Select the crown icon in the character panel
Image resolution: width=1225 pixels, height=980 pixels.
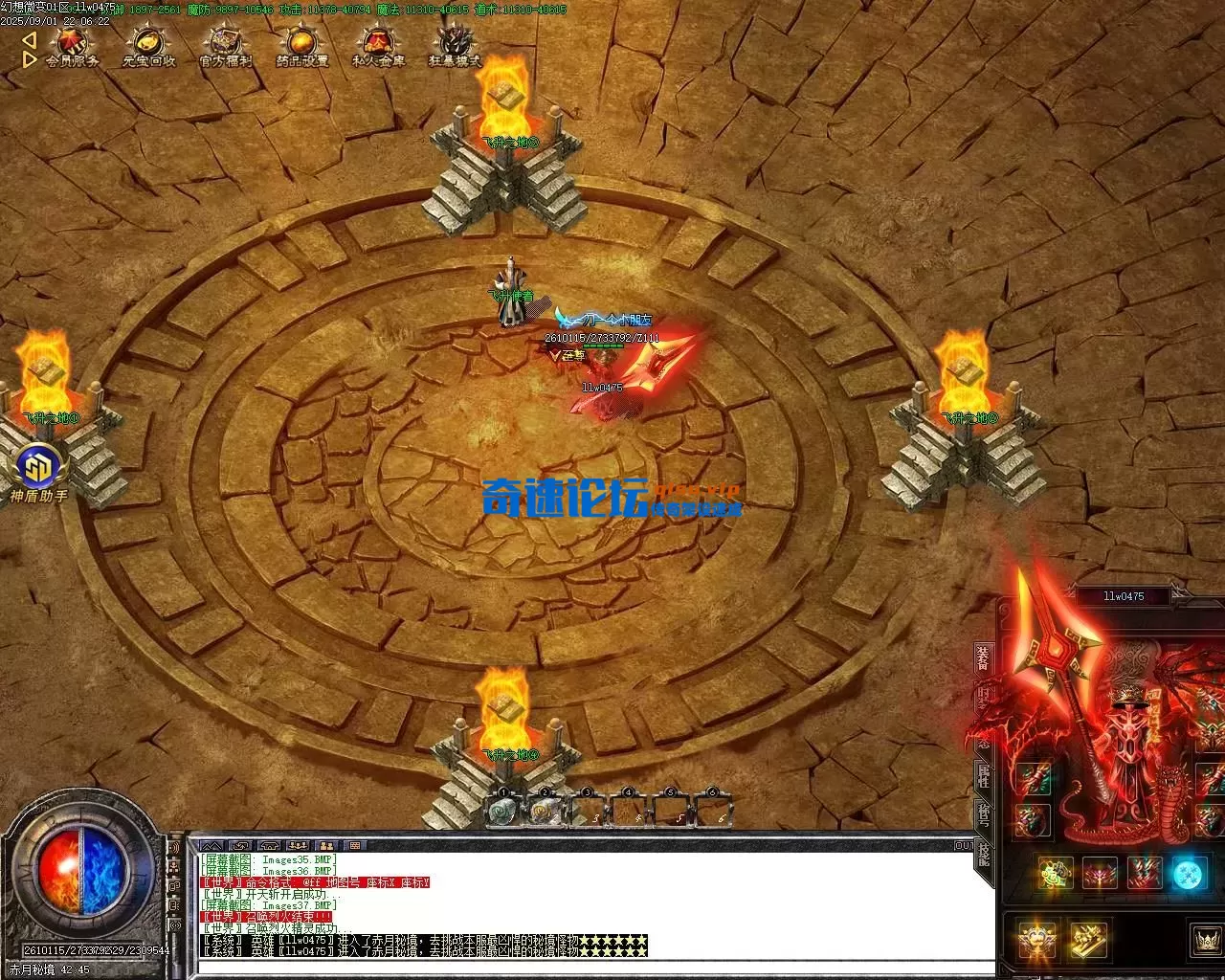click(x=1205, y=939)
